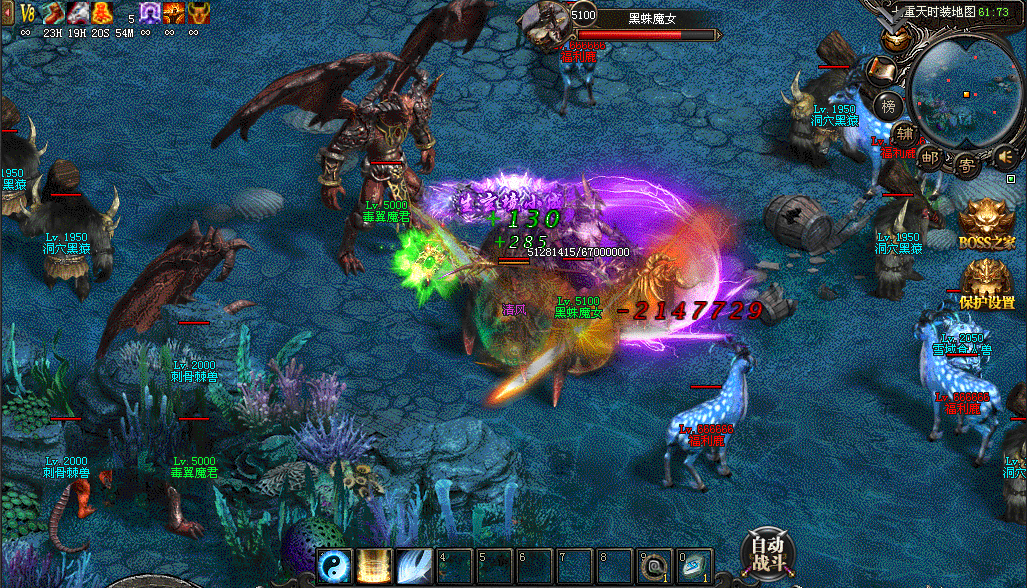Activate the yin-yang skill in the hotbar
1027x588 pixels.
pos(334,567)
